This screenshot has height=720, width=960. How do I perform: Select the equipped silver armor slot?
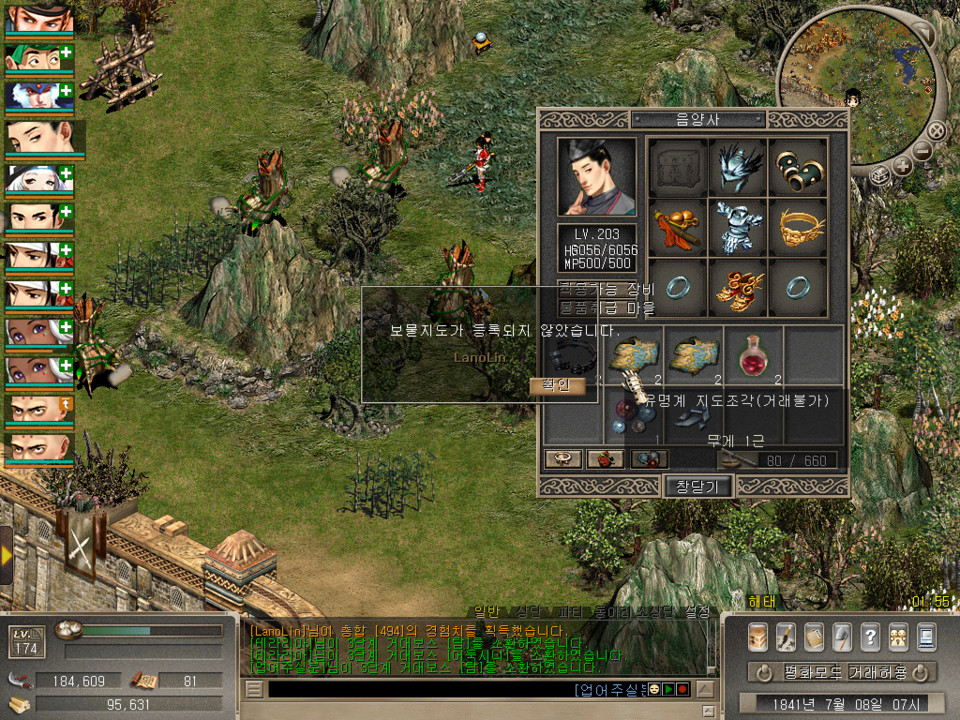[738, 226]
